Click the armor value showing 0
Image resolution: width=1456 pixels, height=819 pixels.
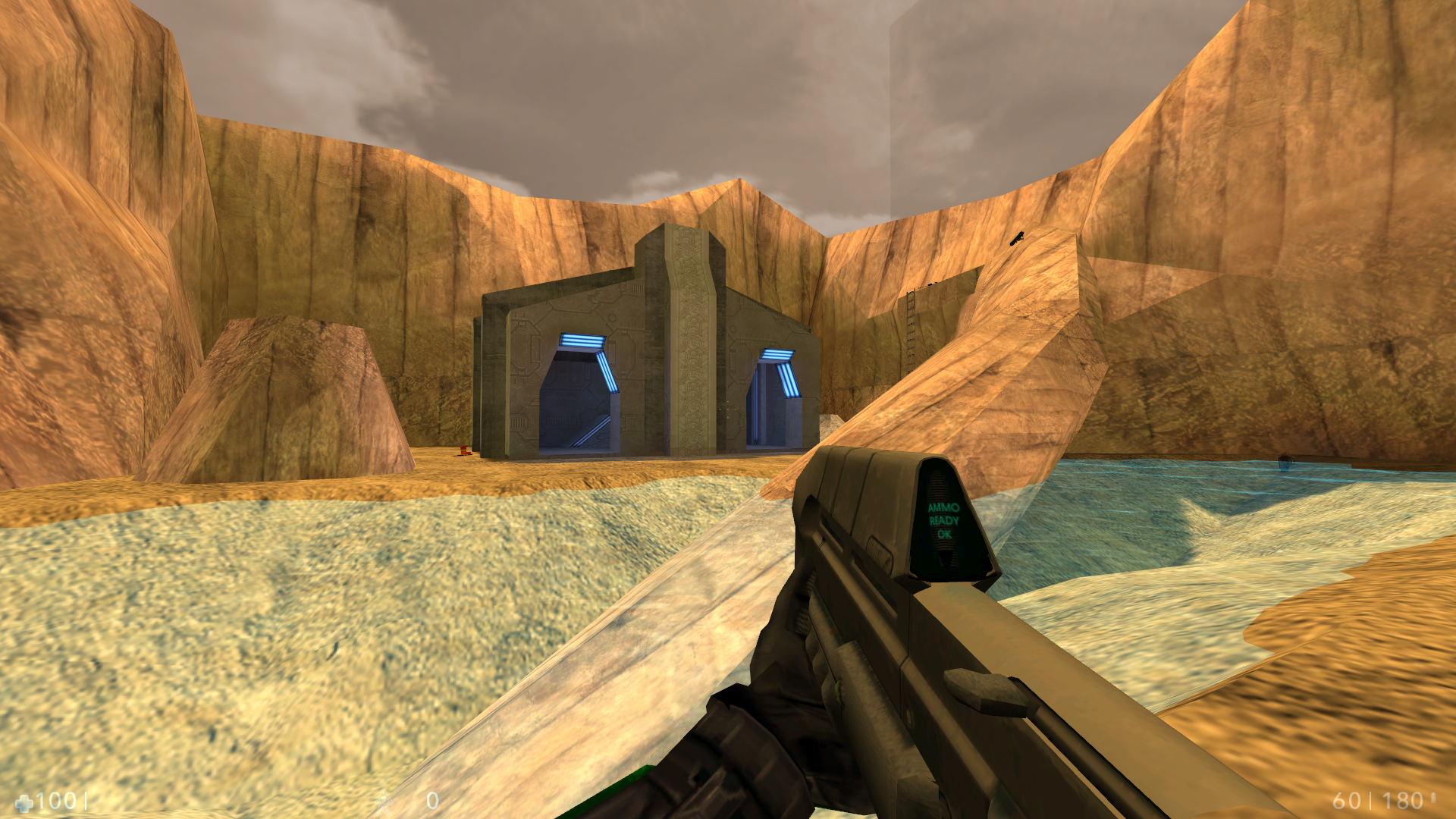[x=432, y=799]
